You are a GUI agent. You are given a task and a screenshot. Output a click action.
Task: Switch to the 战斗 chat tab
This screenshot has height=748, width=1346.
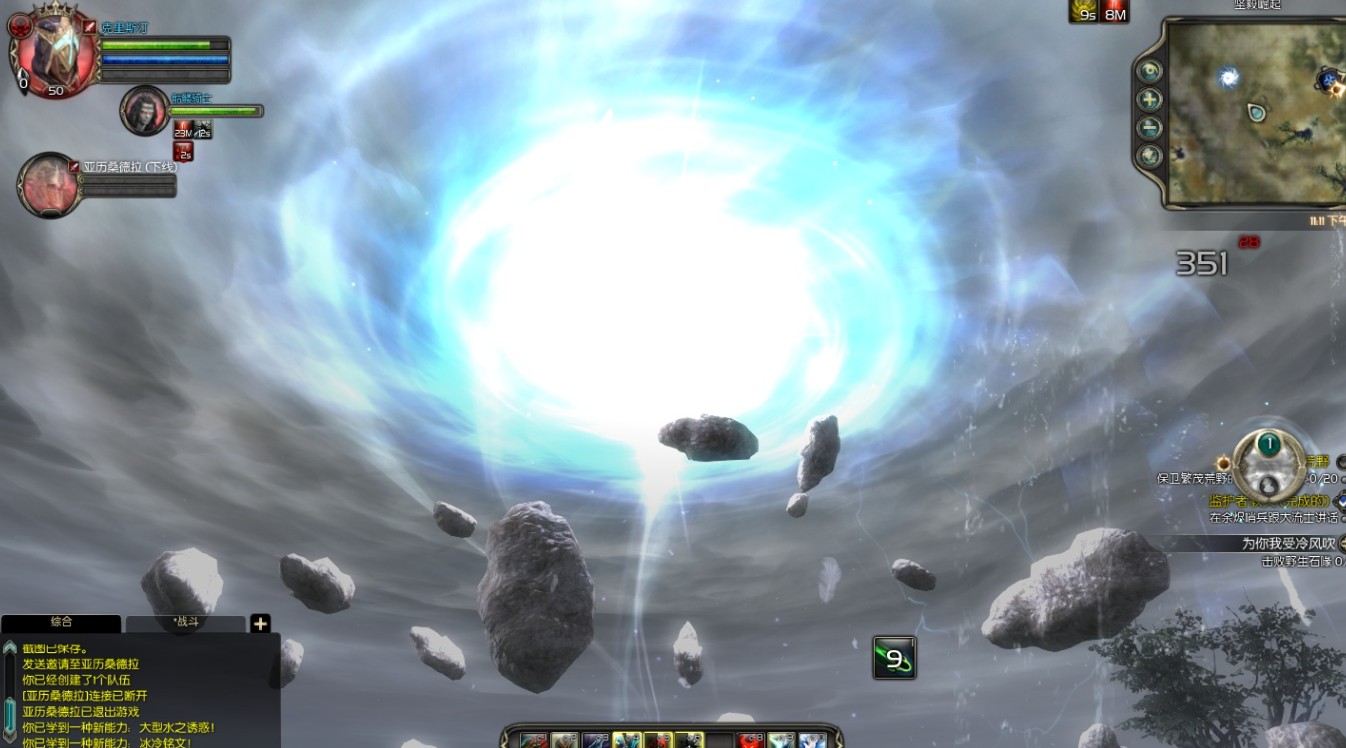(x=185, y=623)
